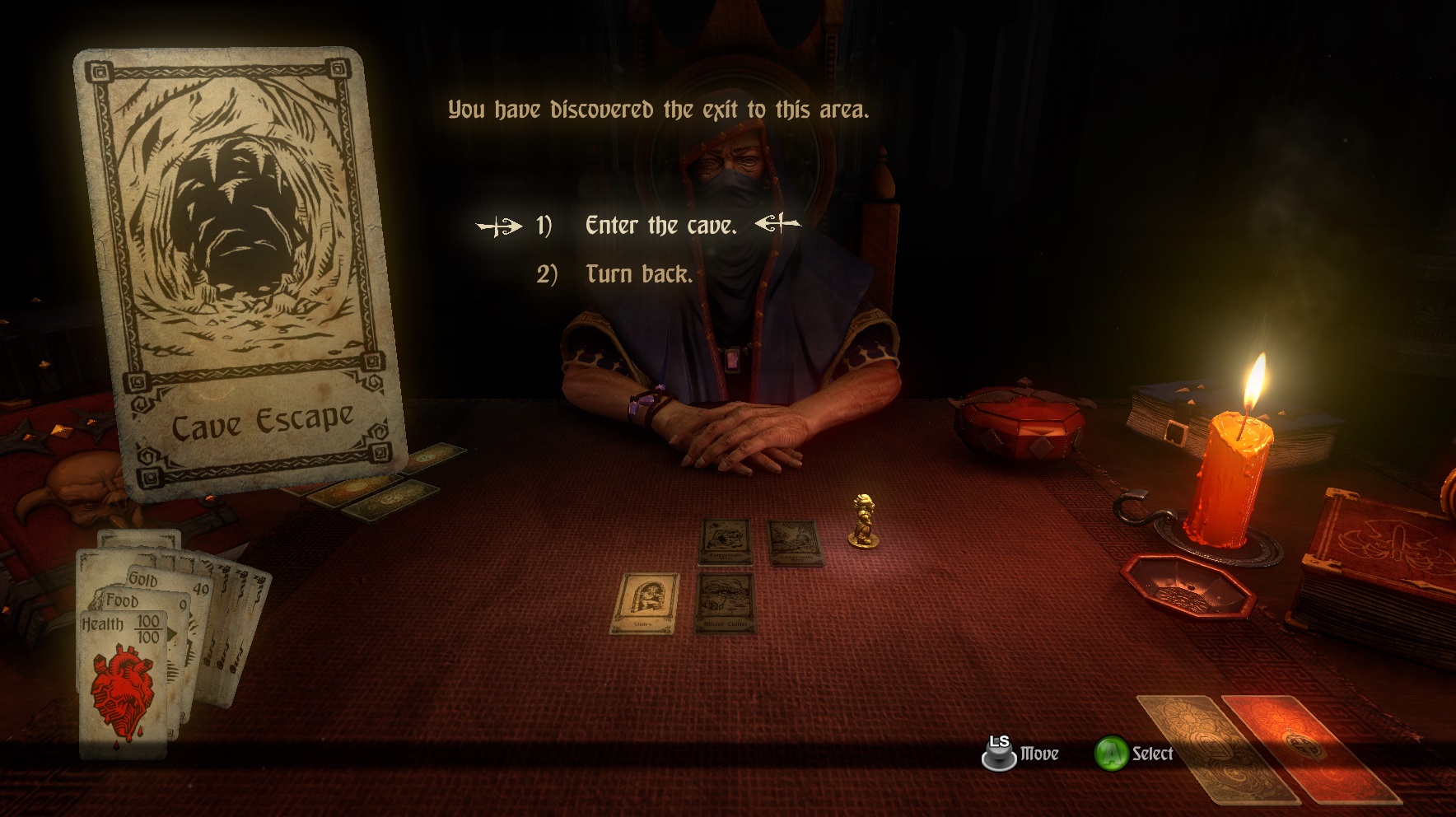Pick the Mister Lionel board card
This screenshot has width=1456, height=817.
(x=726, y=602)
